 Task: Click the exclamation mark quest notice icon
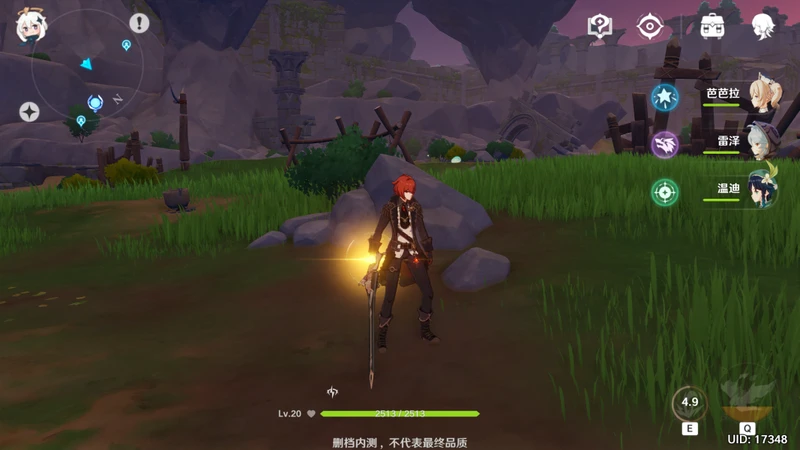(x=139, y=23)
